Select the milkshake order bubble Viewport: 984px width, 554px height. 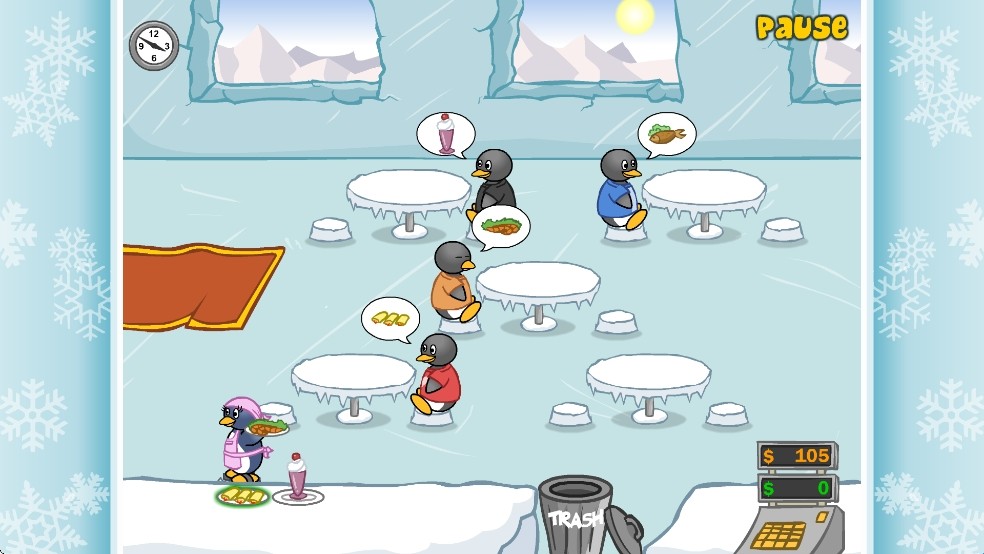[445, 134]
